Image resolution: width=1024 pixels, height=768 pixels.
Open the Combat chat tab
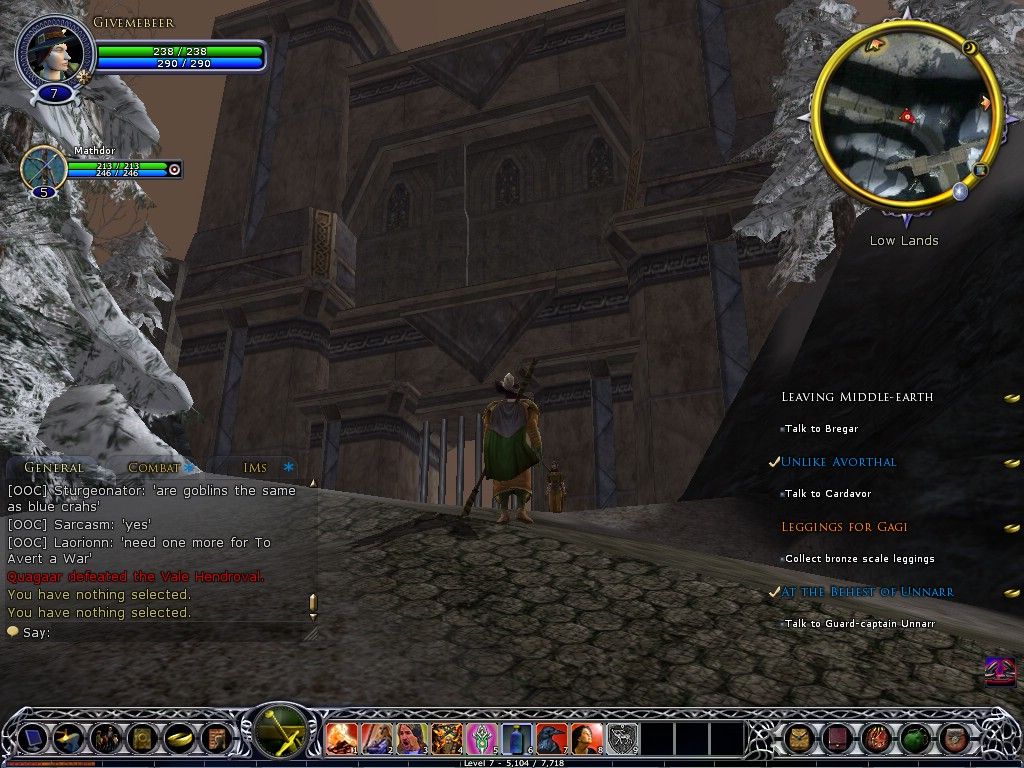click(x=154, y=467)
